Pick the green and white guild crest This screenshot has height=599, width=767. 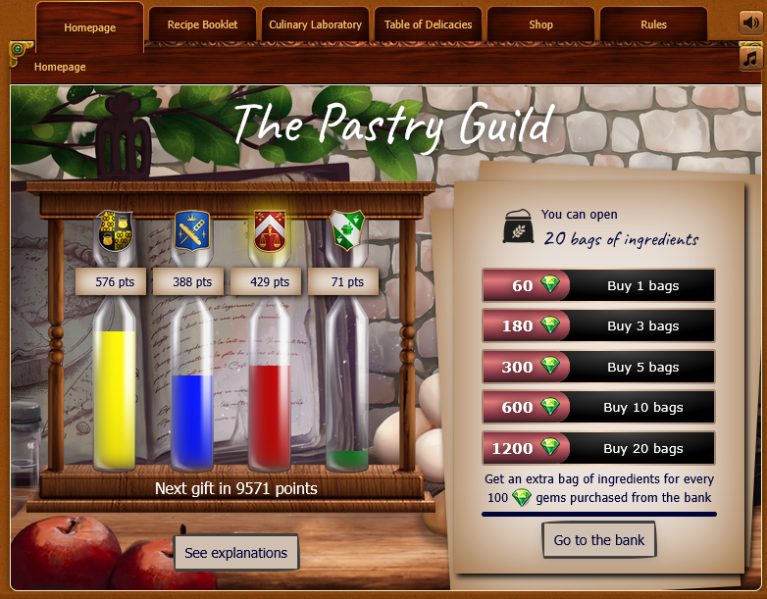coord(345,232)
